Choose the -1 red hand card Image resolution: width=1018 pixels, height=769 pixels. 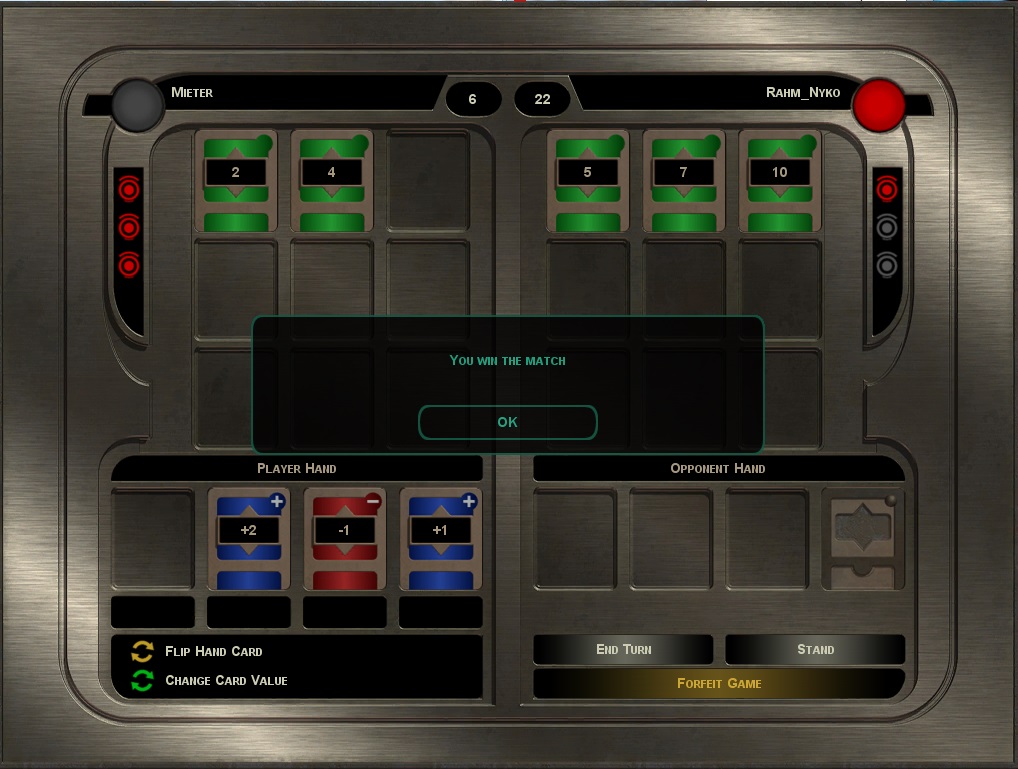pos(344,538)
